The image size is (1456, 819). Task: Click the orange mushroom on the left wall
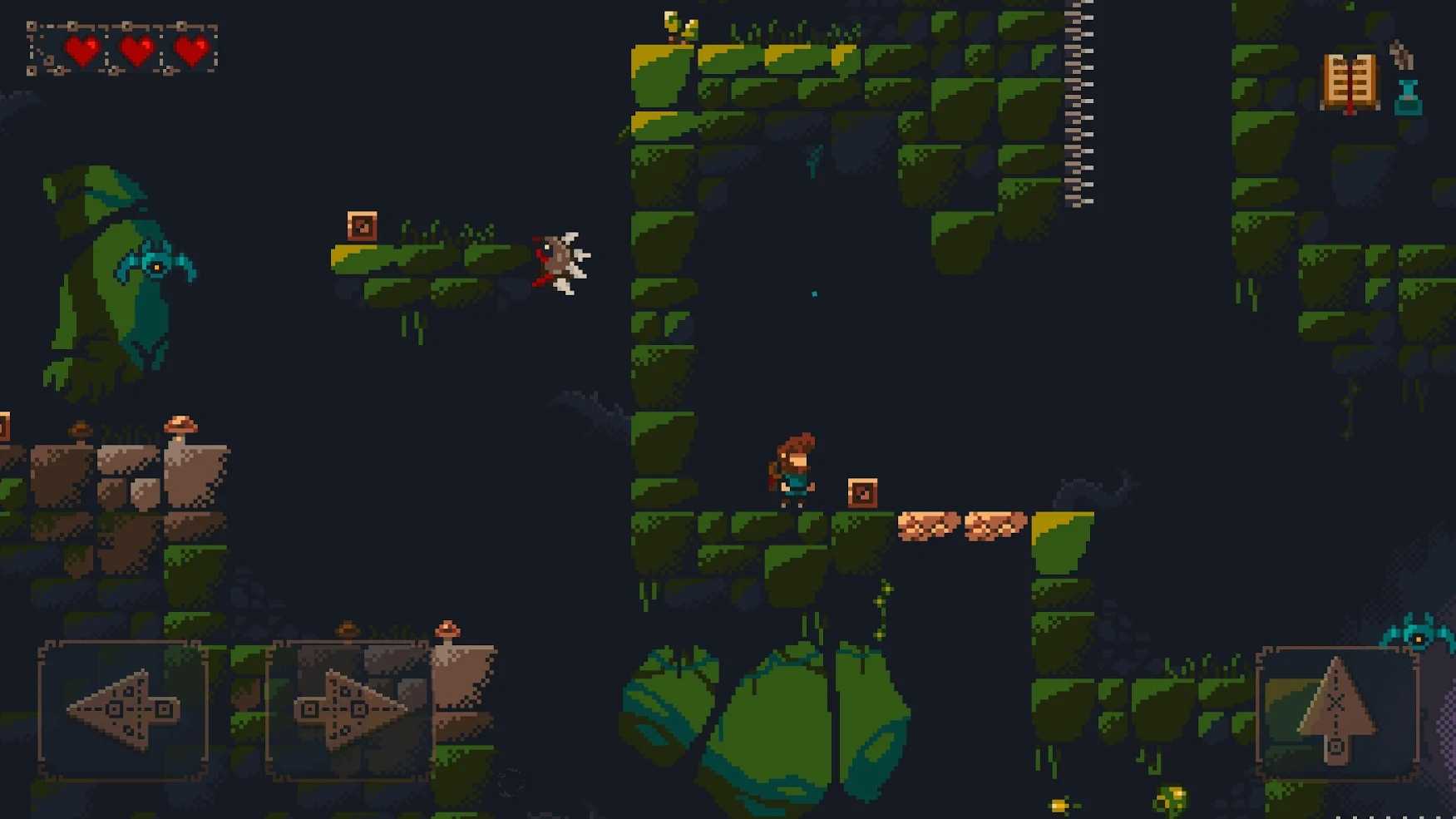tap(181, 422)
